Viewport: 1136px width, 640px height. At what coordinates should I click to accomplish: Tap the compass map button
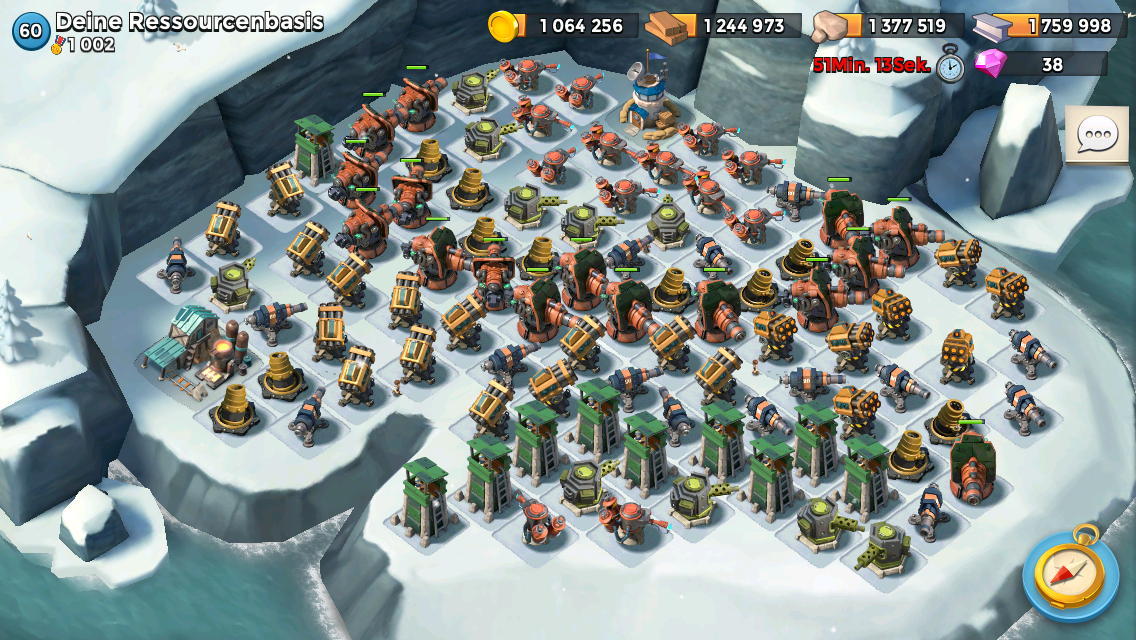1070,573
